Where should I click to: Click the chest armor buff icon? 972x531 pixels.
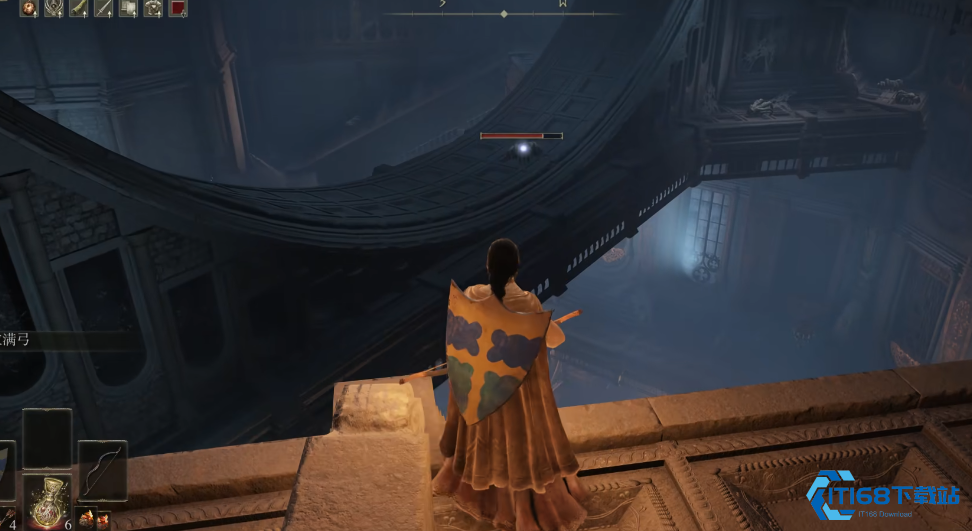tap(153, 8)
